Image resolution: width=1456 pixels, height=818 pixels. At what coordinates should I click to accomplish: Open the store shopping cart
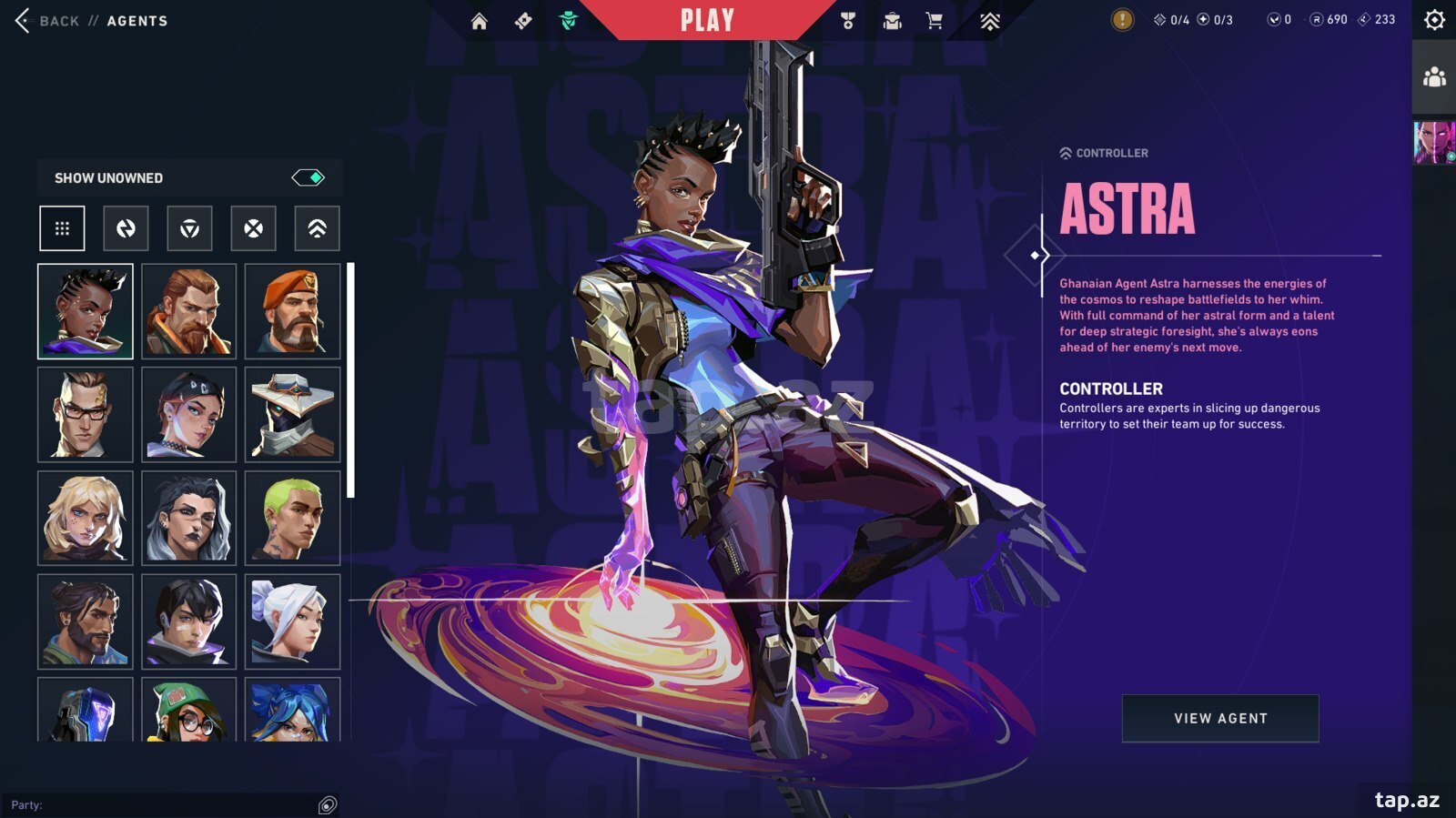point(935,21)
